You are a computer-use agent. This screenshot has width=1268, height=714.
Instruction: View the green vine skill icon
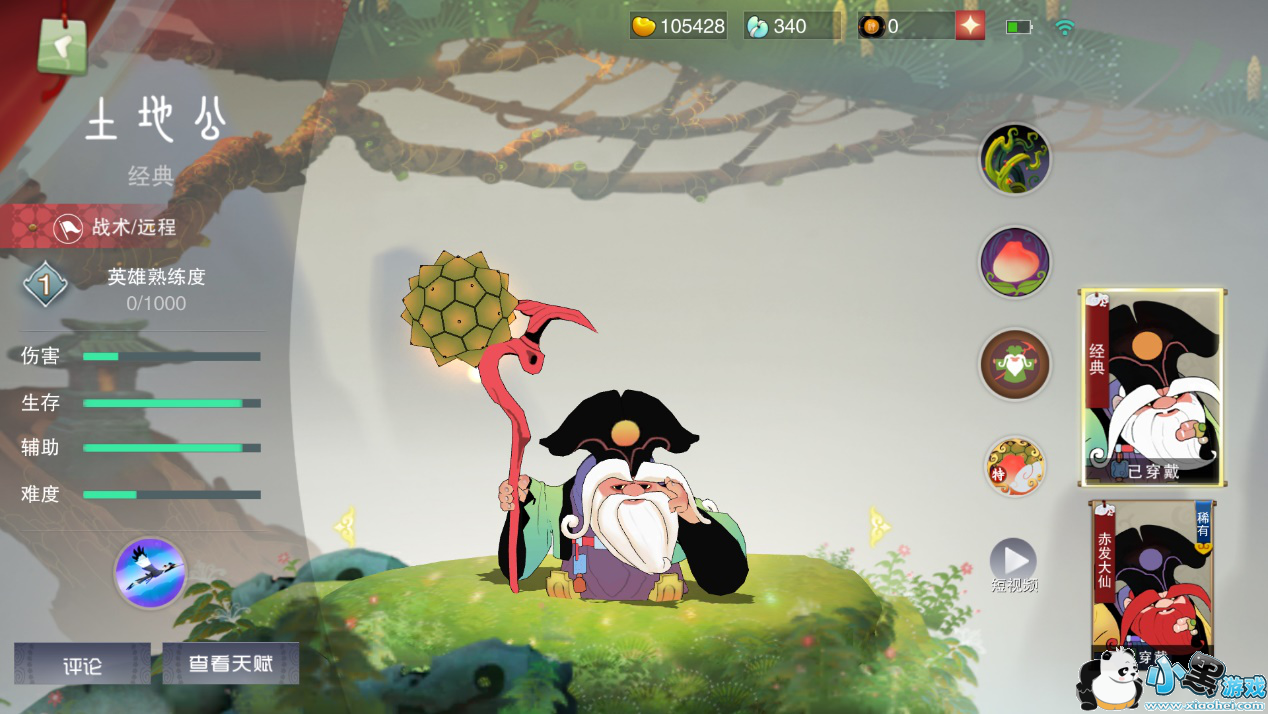pos(1014,160)
